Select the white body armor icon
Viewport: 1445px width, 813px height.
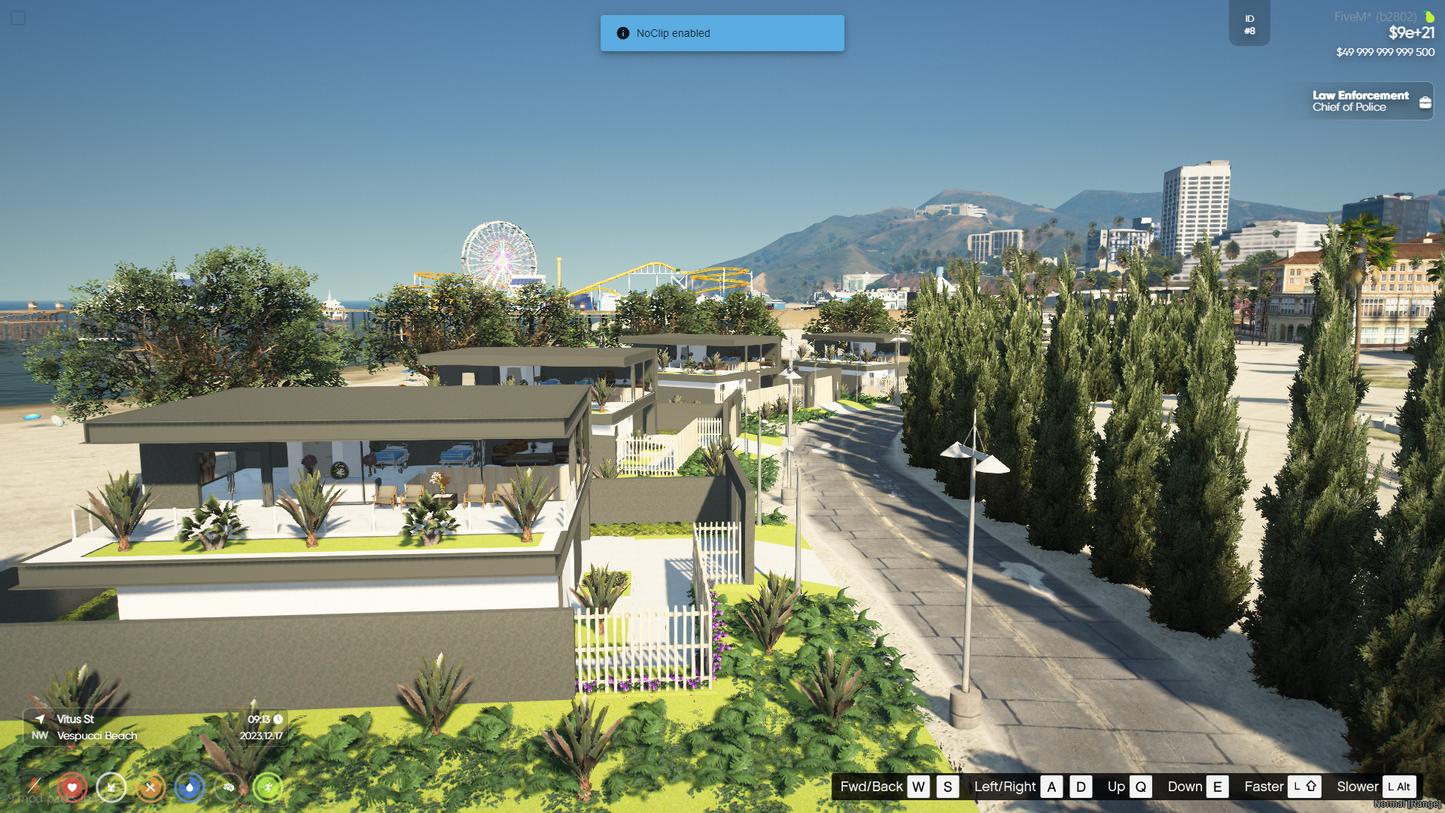click(x=111, y=787)
